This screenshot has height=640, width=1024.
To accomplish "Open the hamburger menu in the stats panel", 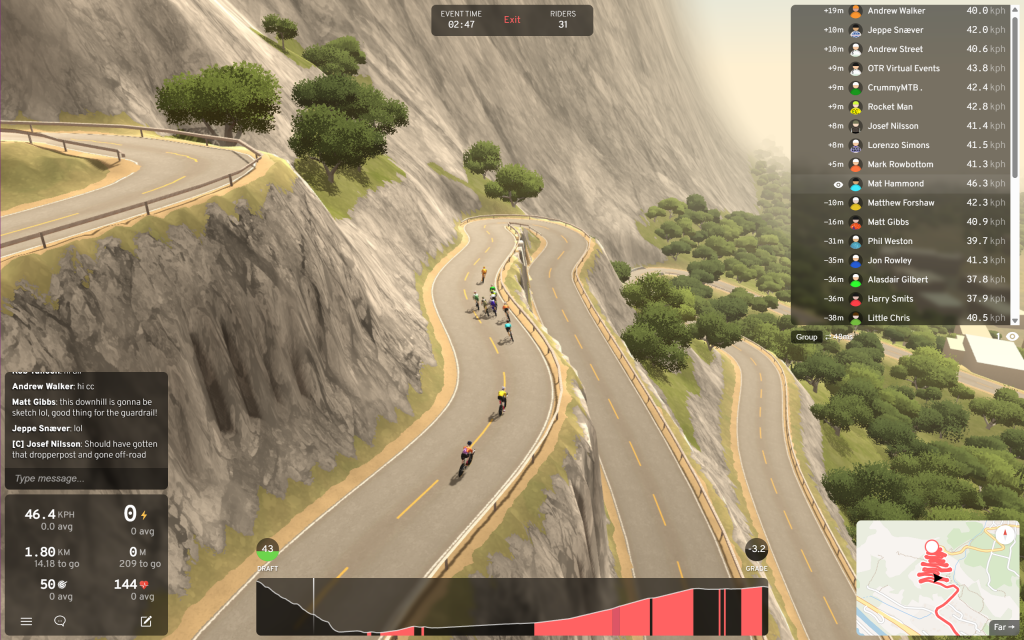I will click(27, 621).
